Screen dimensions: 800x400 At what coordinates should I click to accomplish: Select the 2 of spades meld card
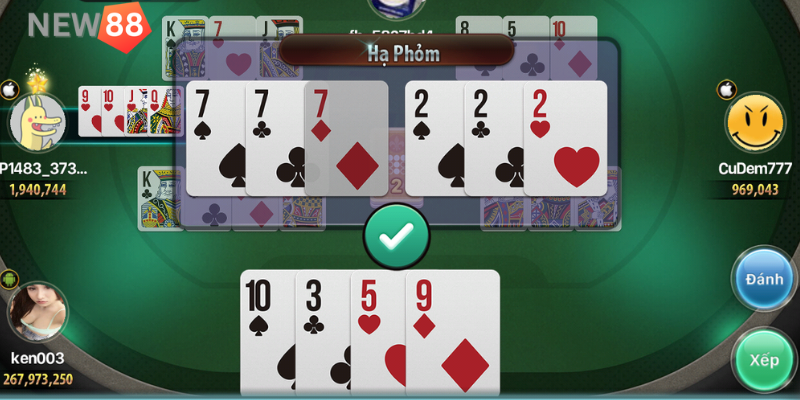[433, 138]
